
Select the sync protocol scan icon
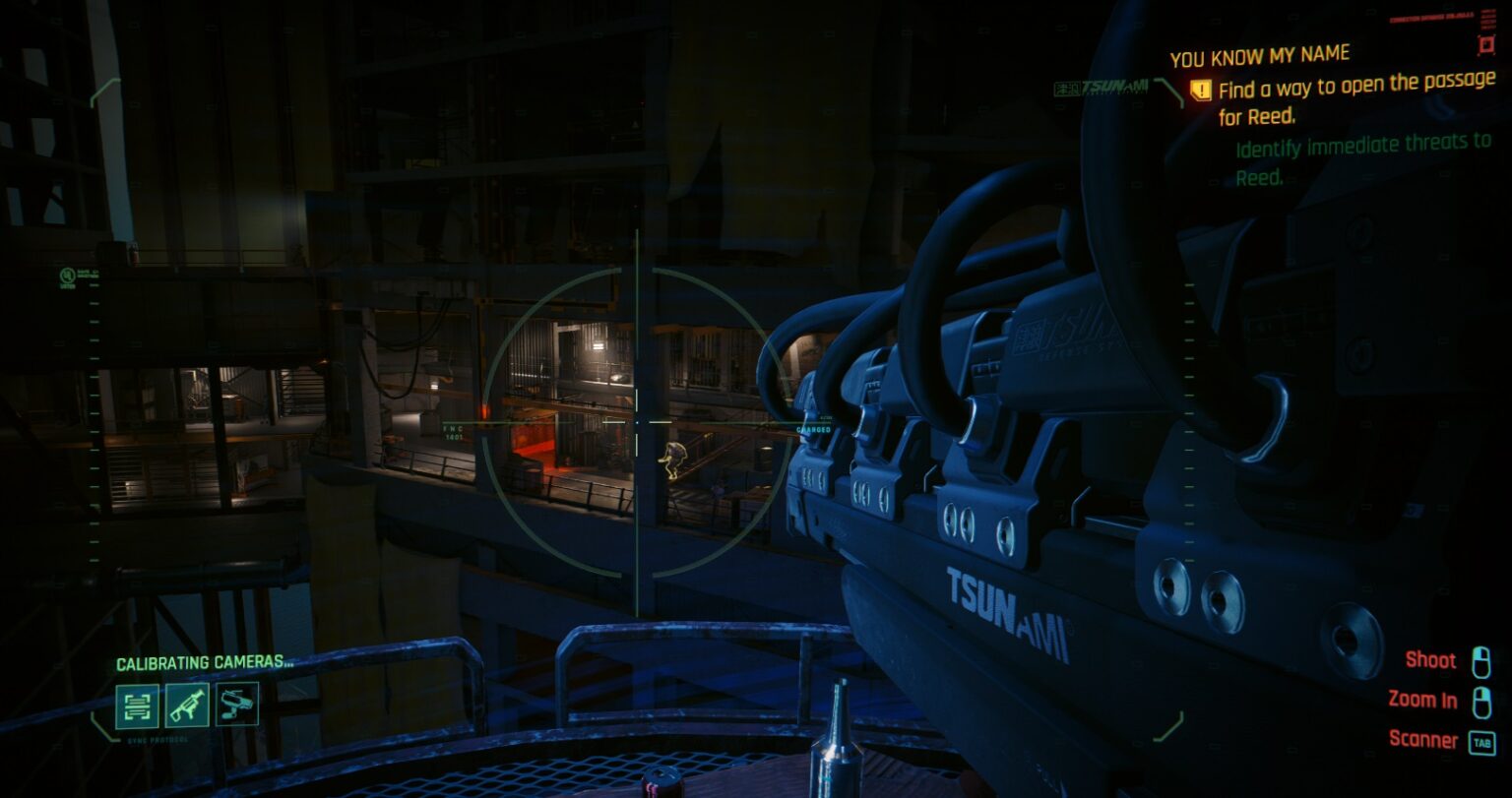tap(139, 705)
